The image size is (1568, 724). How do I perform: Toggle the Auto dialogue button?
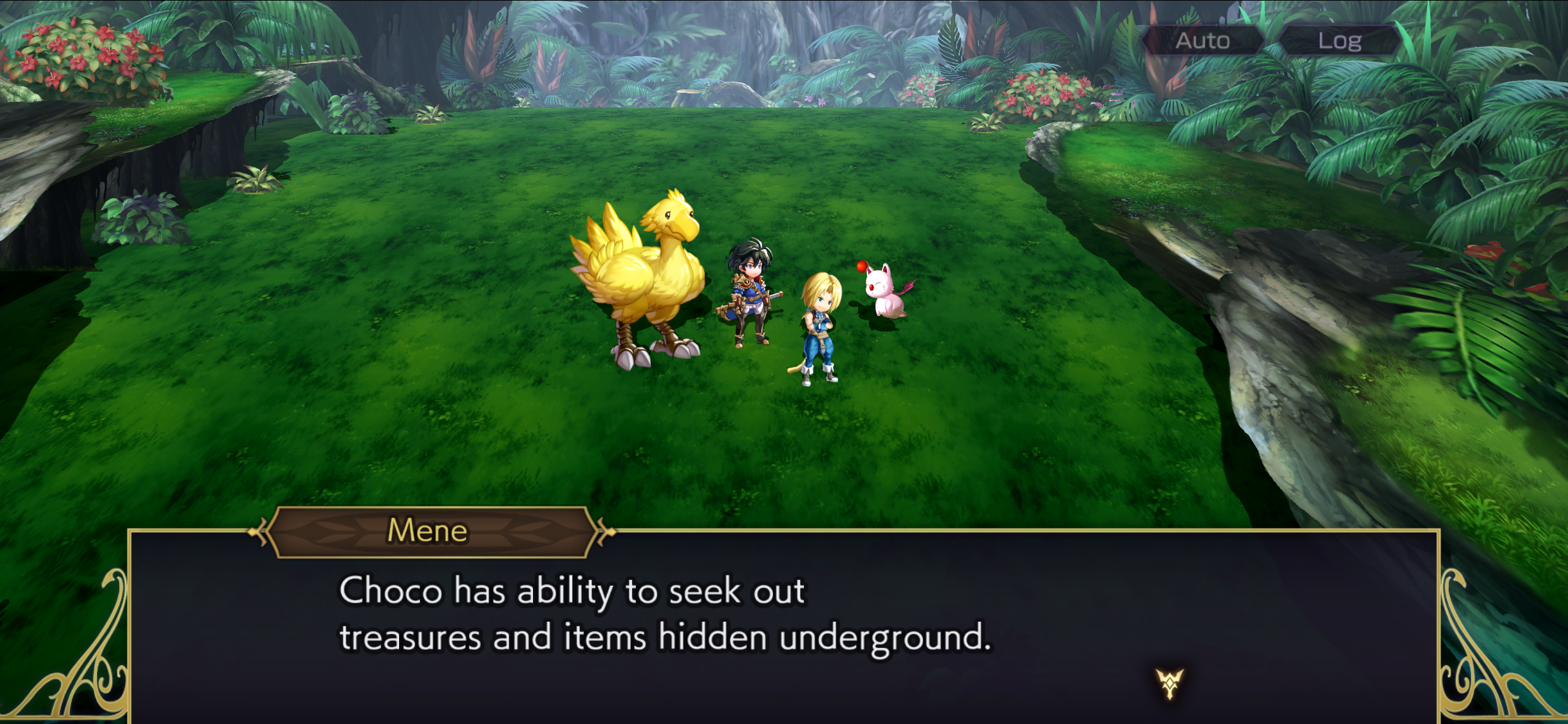pyautogui.click(x=1202, y=41)
